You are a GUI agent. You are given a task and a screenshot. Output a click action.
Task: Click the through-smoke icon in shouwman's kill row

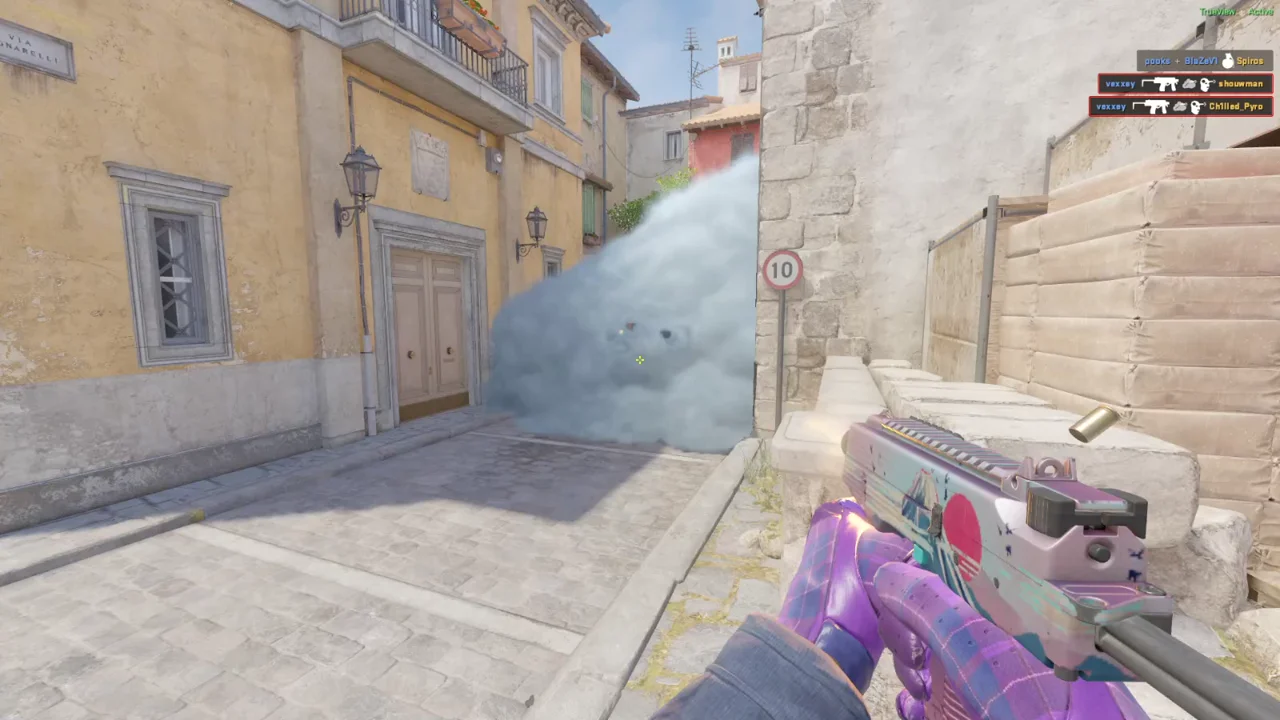click(x=1189, y=84)
